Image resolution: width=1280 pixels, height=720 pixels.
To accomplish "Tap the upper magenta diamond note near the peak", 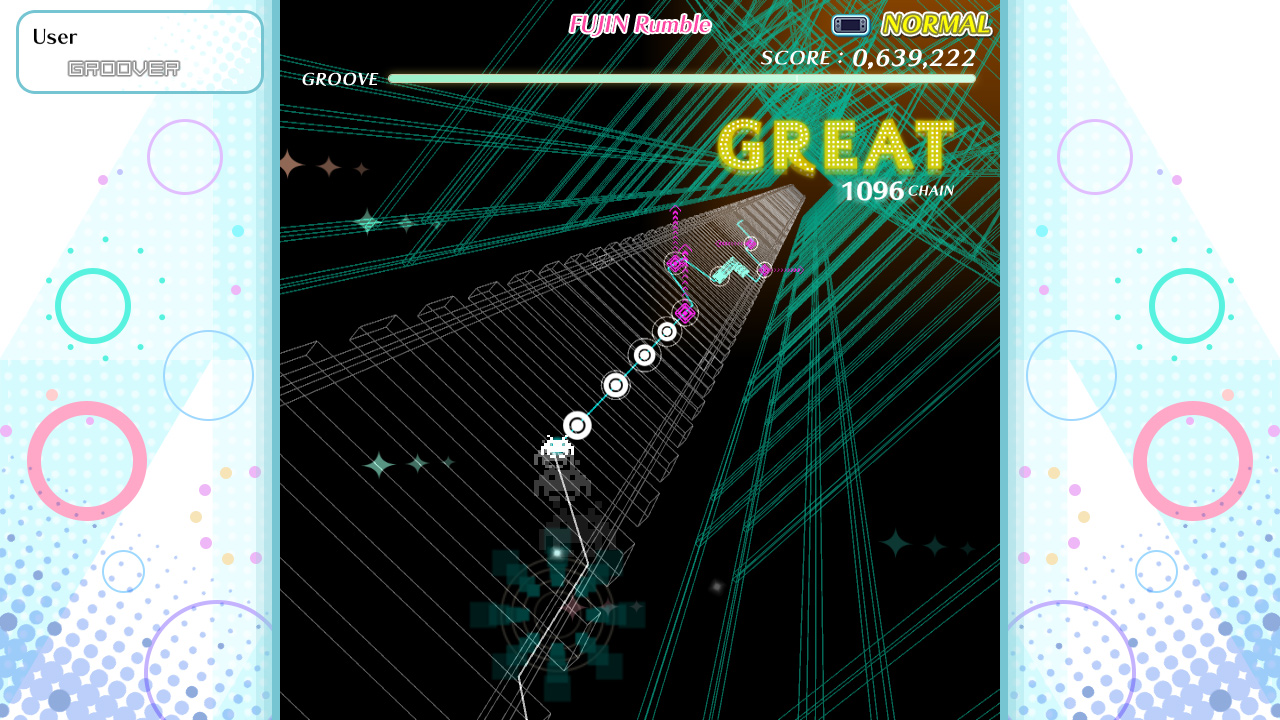I will tap(675, 263).
